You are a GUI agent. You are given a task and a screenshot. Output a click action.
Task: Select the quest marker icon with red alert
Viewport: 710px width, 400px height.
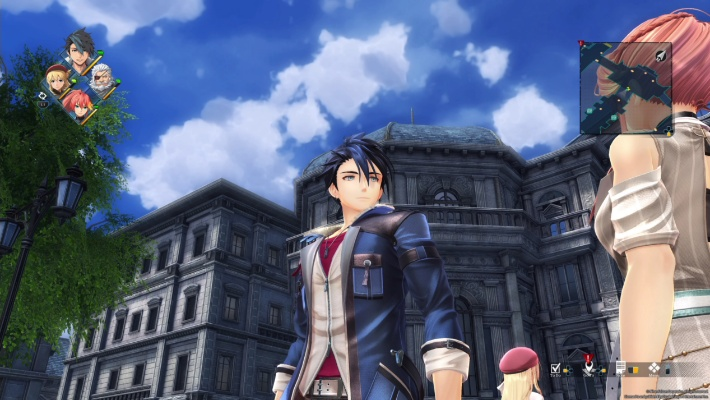click(x=589, y=367)
